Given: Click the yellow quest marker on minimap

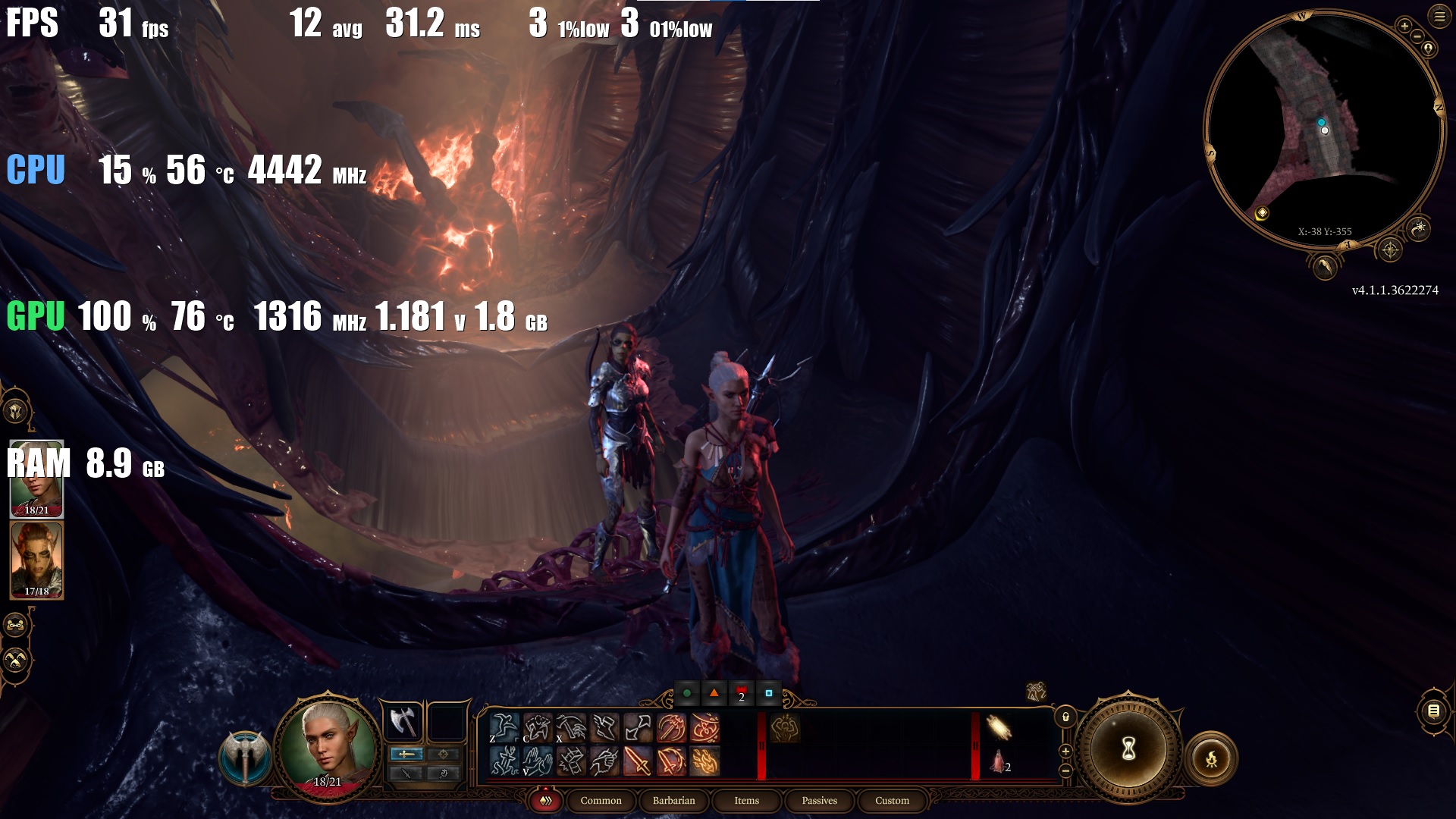Looking at the screenshot, I should tap(1262, 213).
